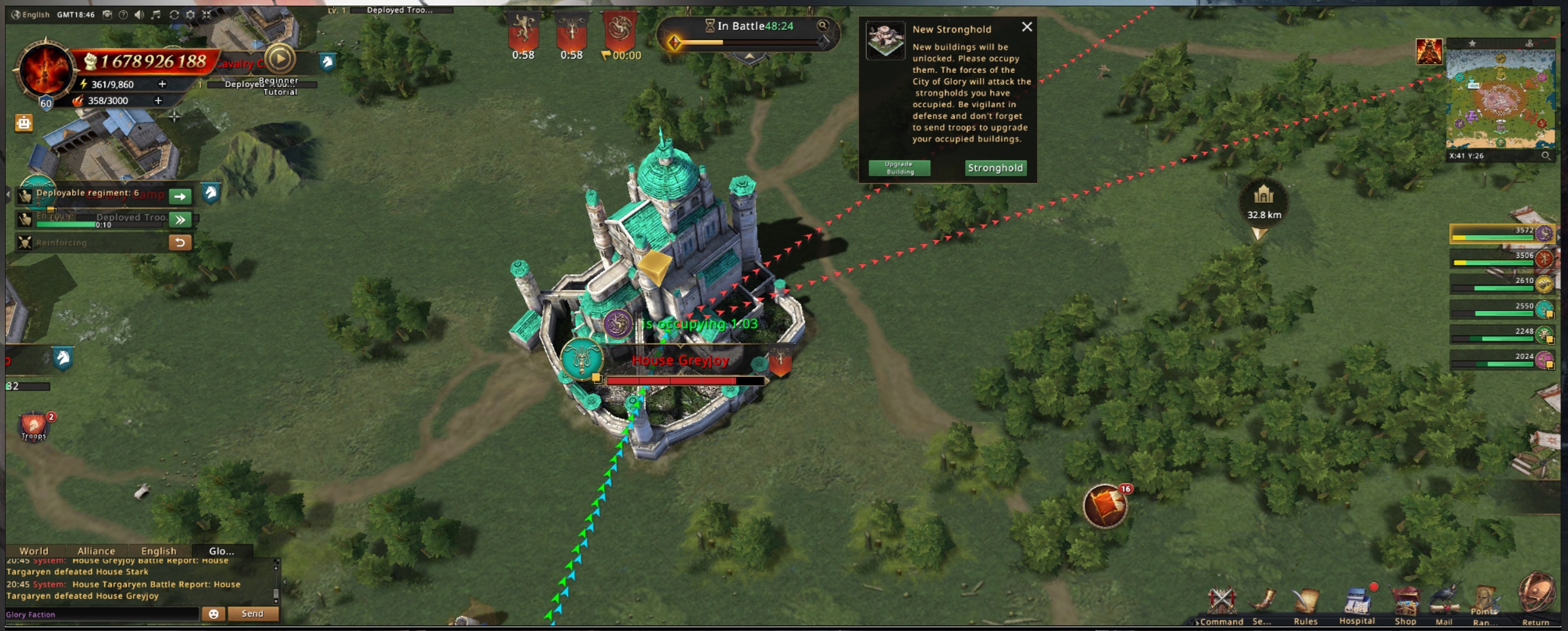Play the Beginner Tutorial
This screenshot has height=631, width=1568.
coord(279,59)
